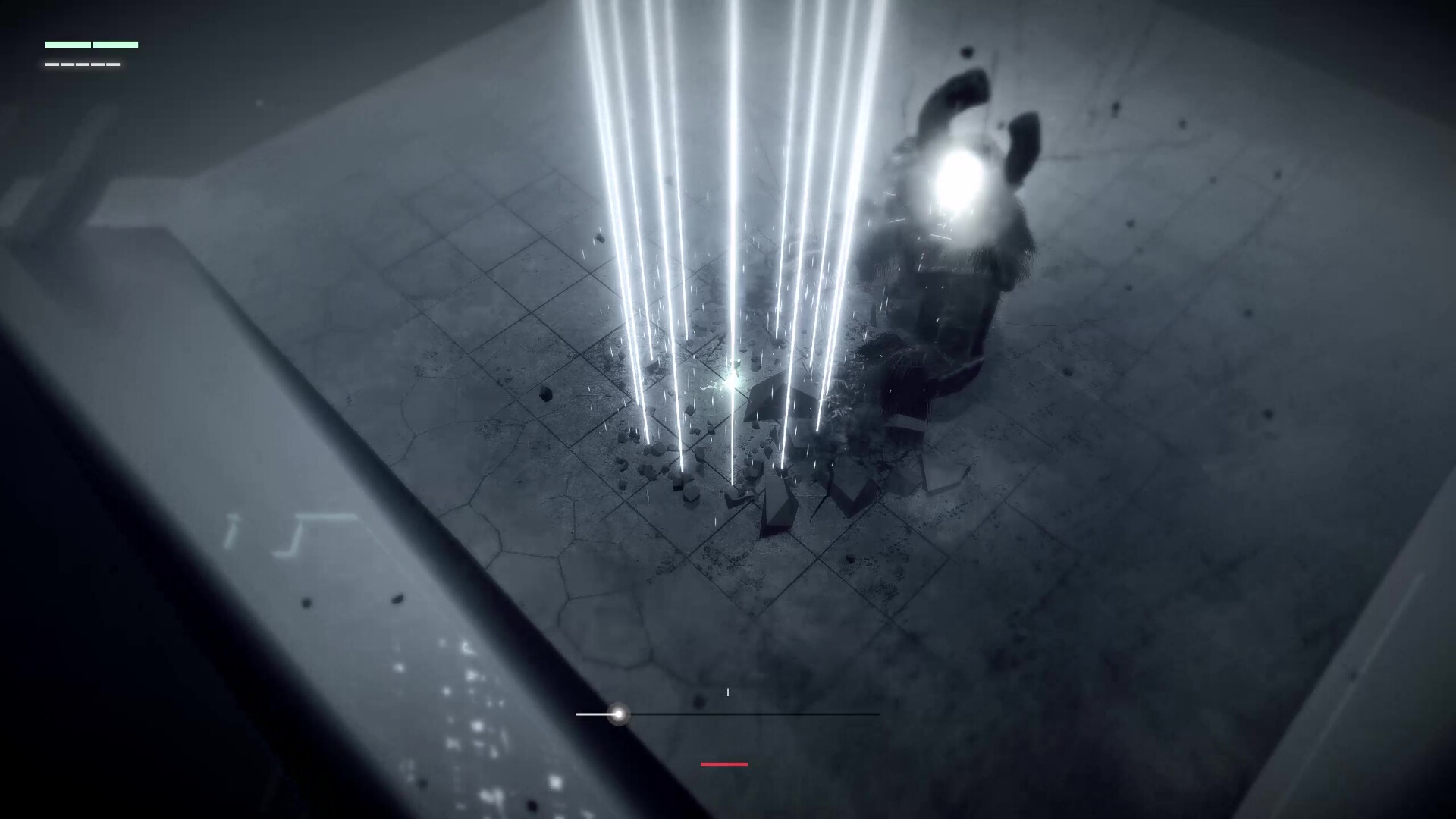Viewport: 1456px width, 819px height.
Task: Expand the bottom progress track to full width
Action: click(x=728, y=714)
